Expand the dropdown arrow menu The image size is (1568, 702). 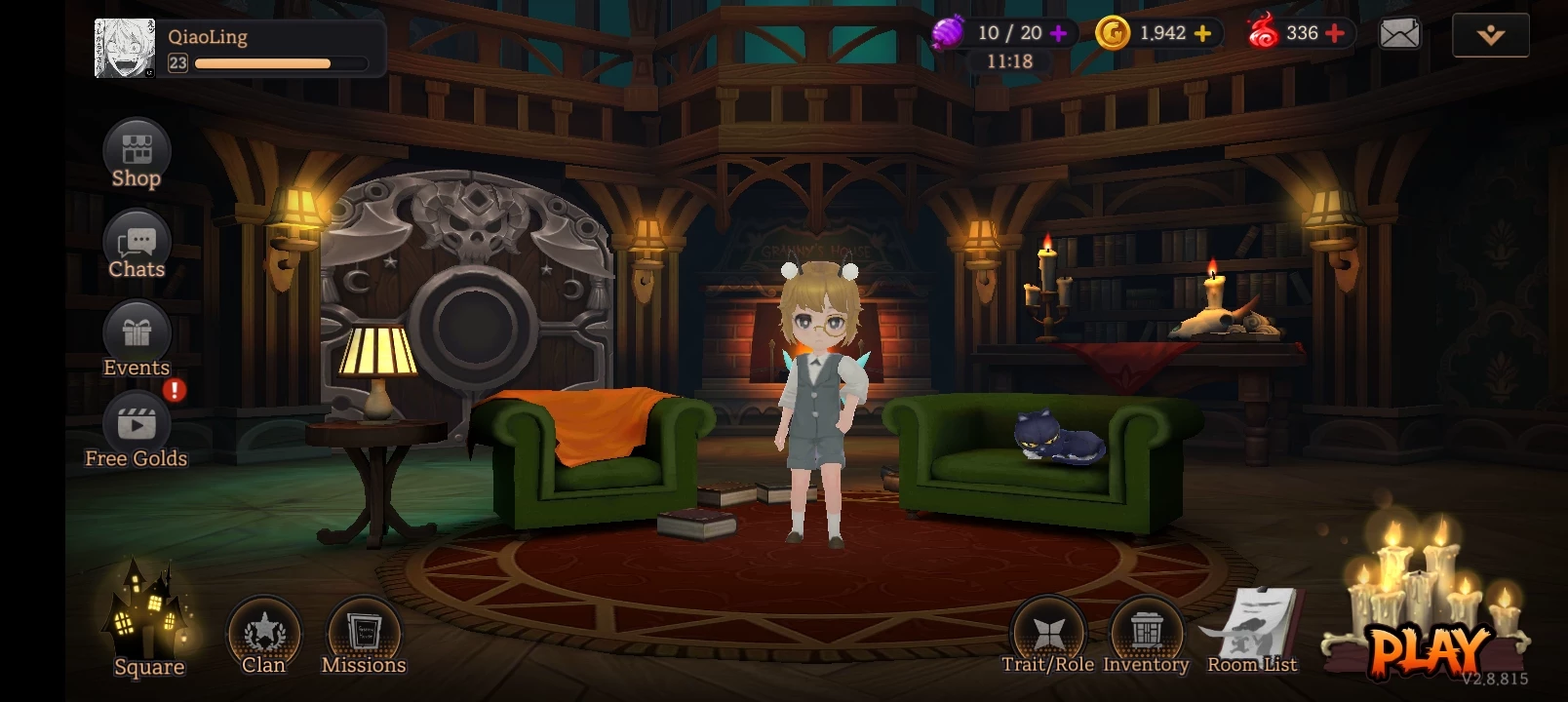(1490, 35)
